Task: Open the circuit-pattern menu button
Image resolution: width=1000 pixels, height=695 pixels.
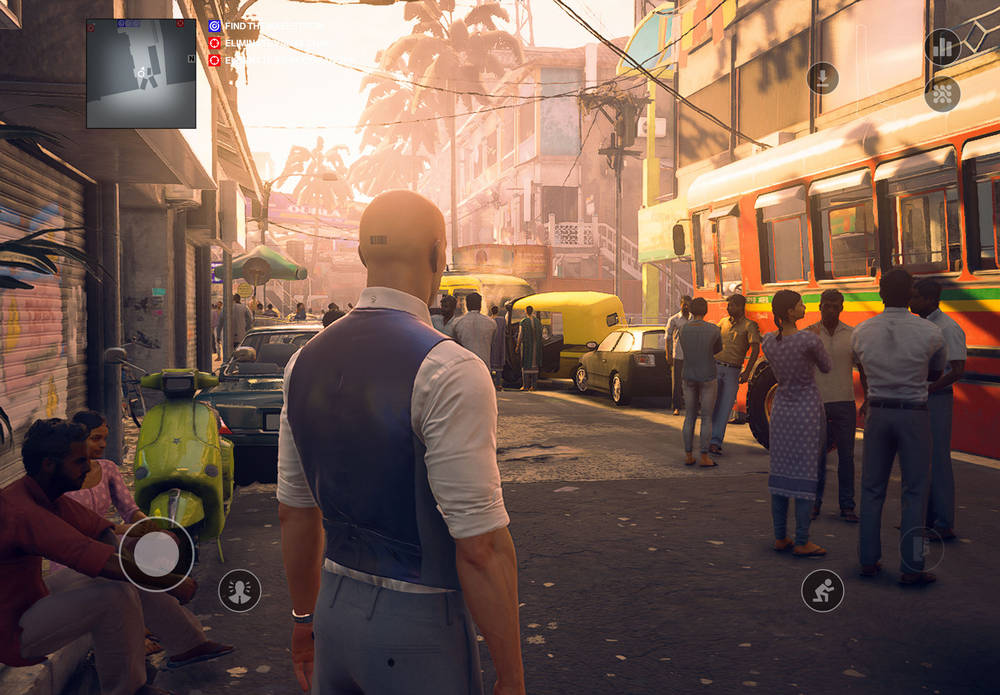Action: [942, 94]
